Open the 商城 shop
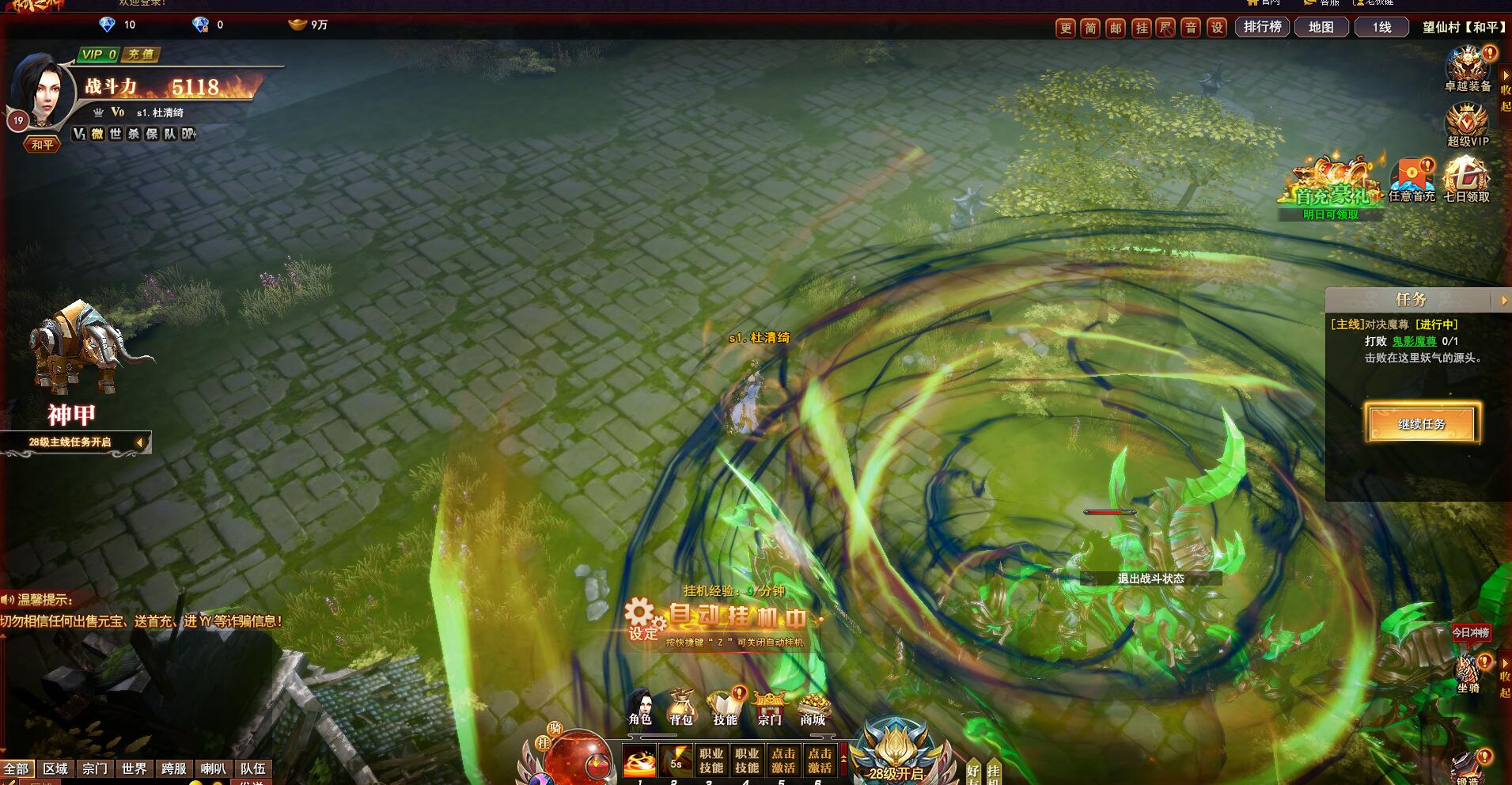 click(x=813, y=707)
